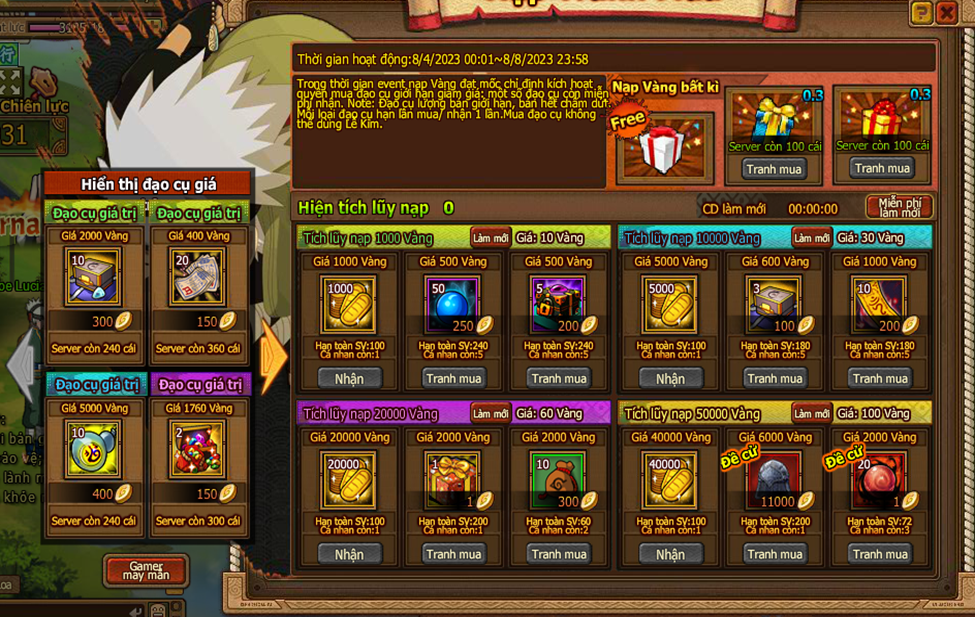Select the treasure chest item costing 2000 Vàng
The image size is (975, 617).
click(x=95, y=277)
